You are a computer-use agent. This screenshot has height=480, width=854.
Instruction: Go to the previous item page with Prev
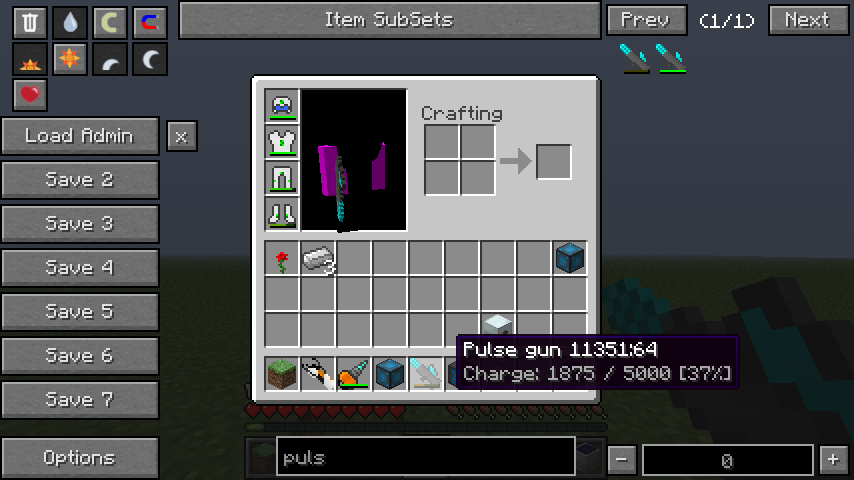(646, 20)
